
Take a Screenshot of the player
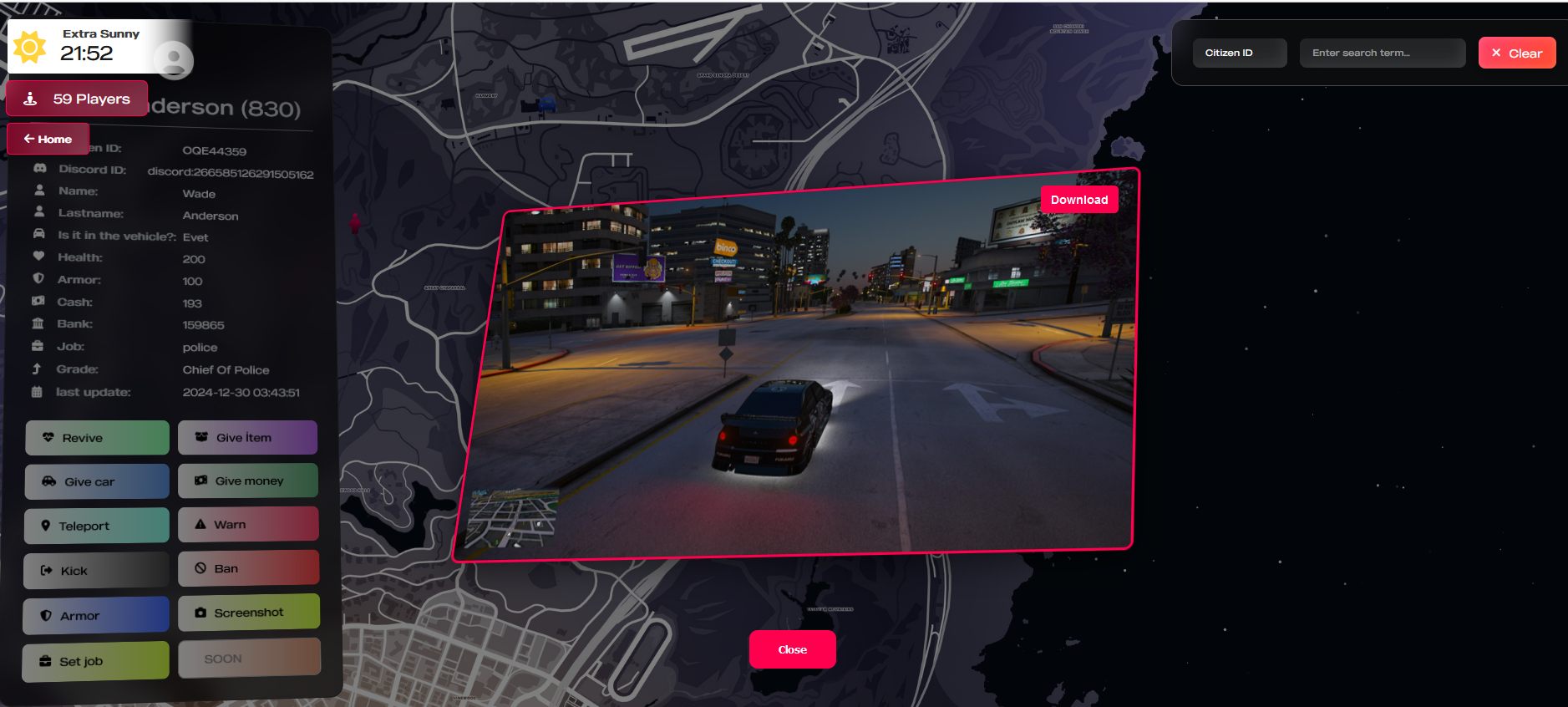[x=248, y=613]
